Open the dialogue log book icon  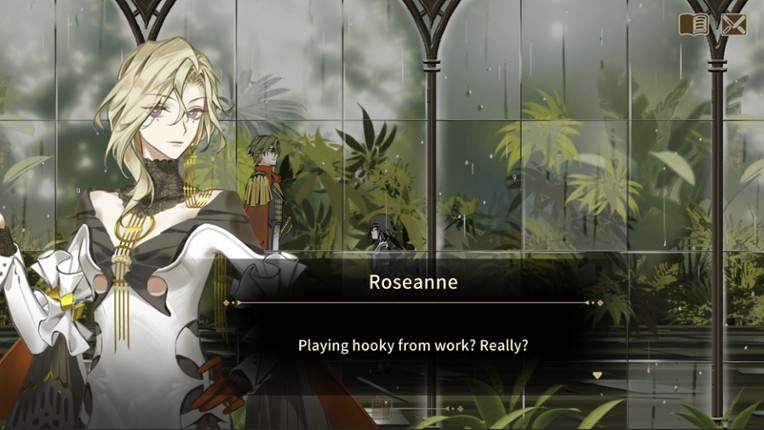coord(693,25)
